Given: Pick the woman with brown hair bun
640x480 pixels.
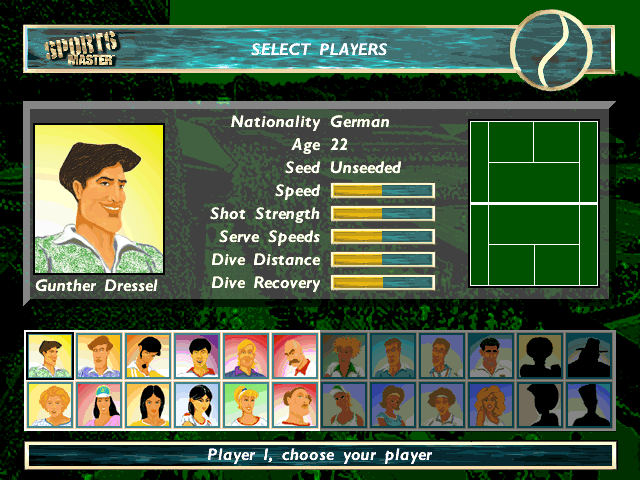Looking at the screenshot, I should pyautogui.click(x=295, y=405).
